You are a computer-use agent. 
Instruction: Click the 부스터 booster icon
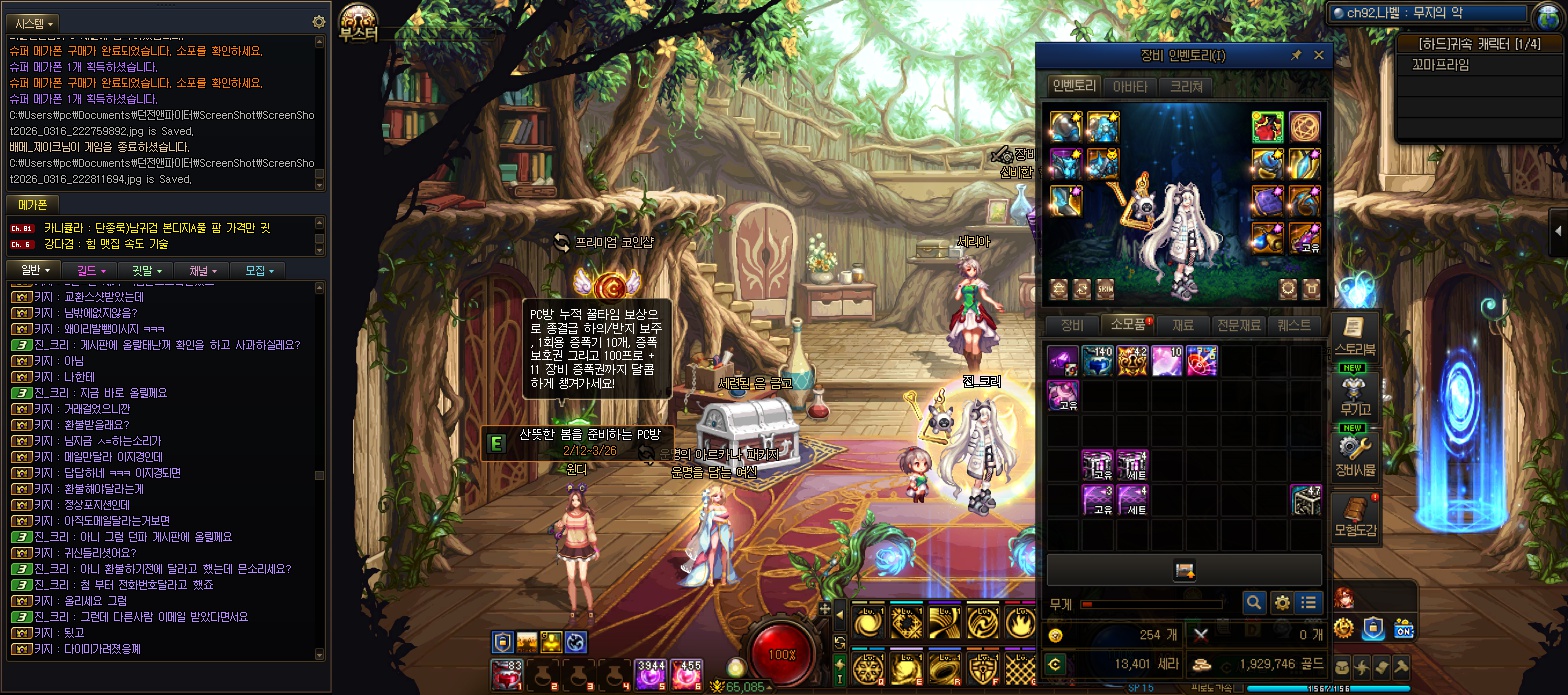pyautogui.click(x=359, y=22)
